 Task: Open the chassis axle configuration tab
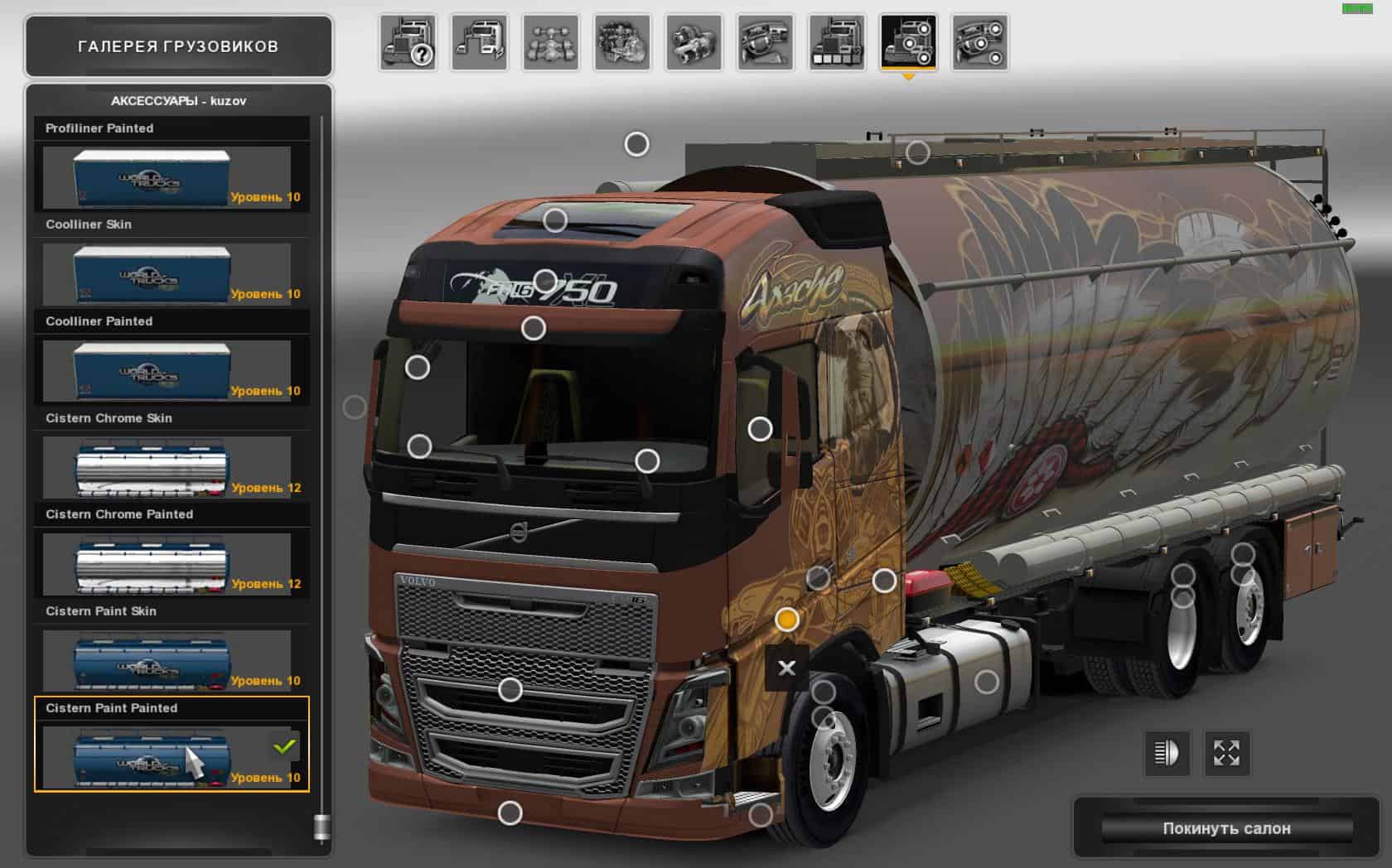tap(551, 43)
